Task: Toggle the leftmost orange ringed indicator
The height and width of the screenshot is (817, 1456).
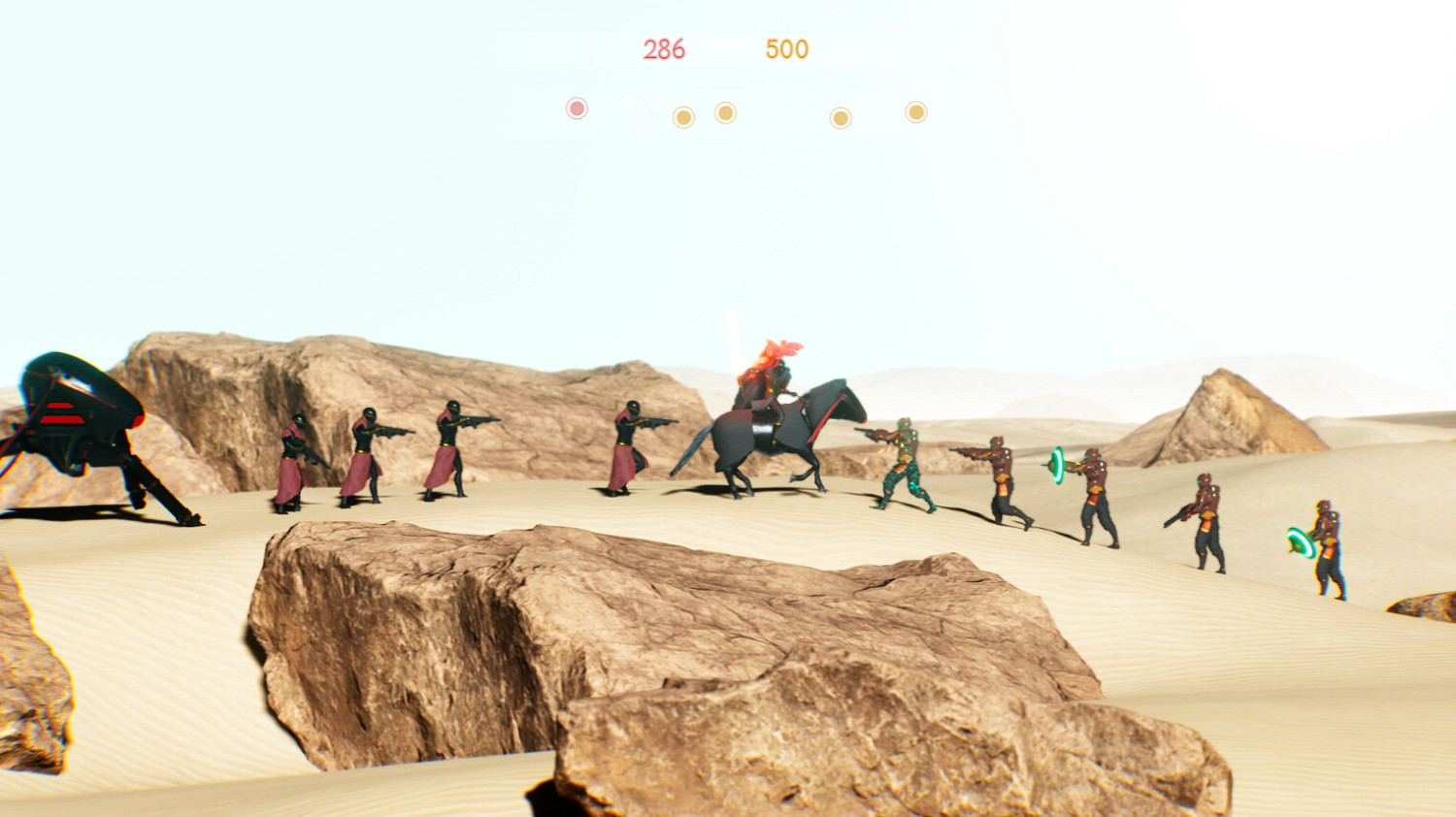Action: [686, 116]
